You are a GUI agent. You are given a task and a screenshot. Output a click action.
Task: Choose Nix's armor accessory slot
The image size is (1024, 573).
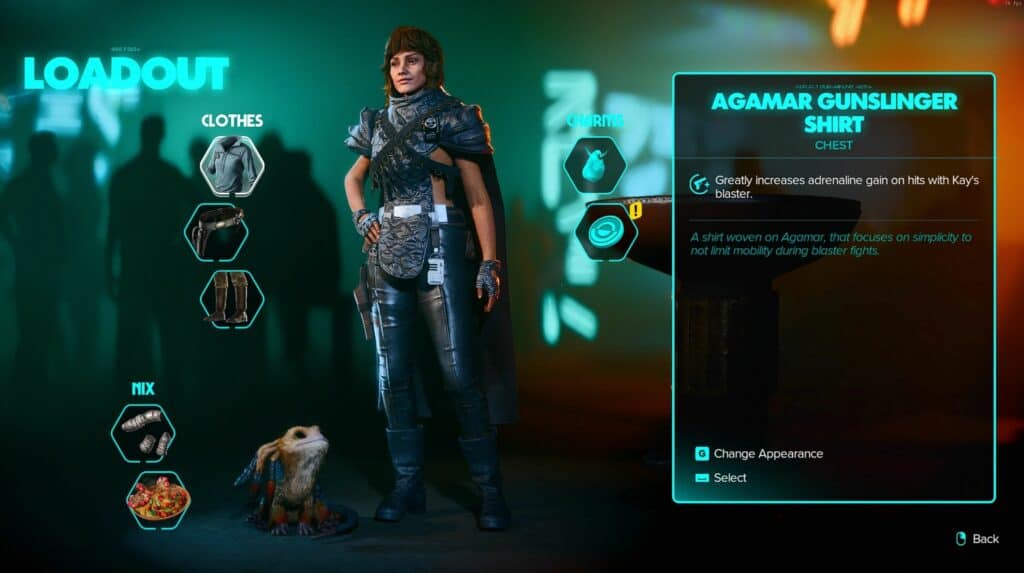tap(143, 433)
